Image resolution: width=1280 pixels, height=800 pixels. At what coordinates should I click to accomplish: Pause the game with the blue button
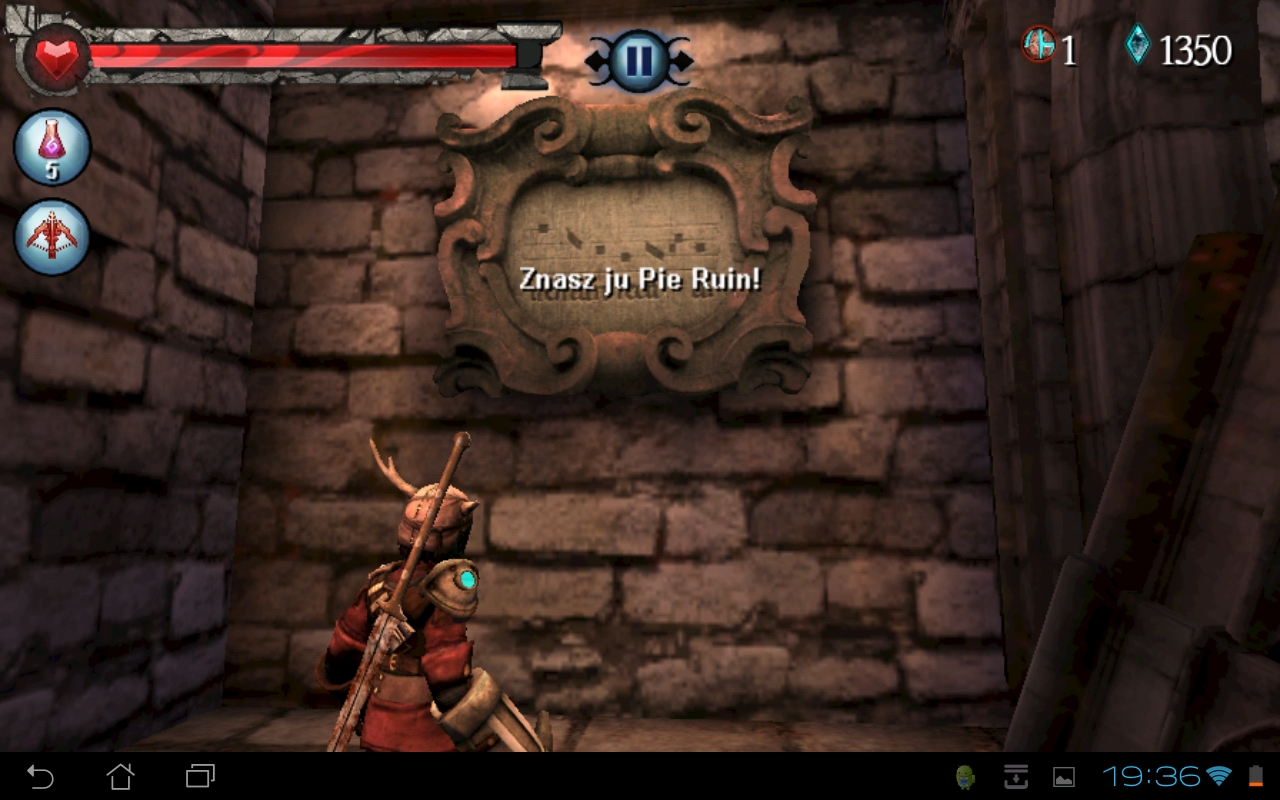[x=638, y=61]
